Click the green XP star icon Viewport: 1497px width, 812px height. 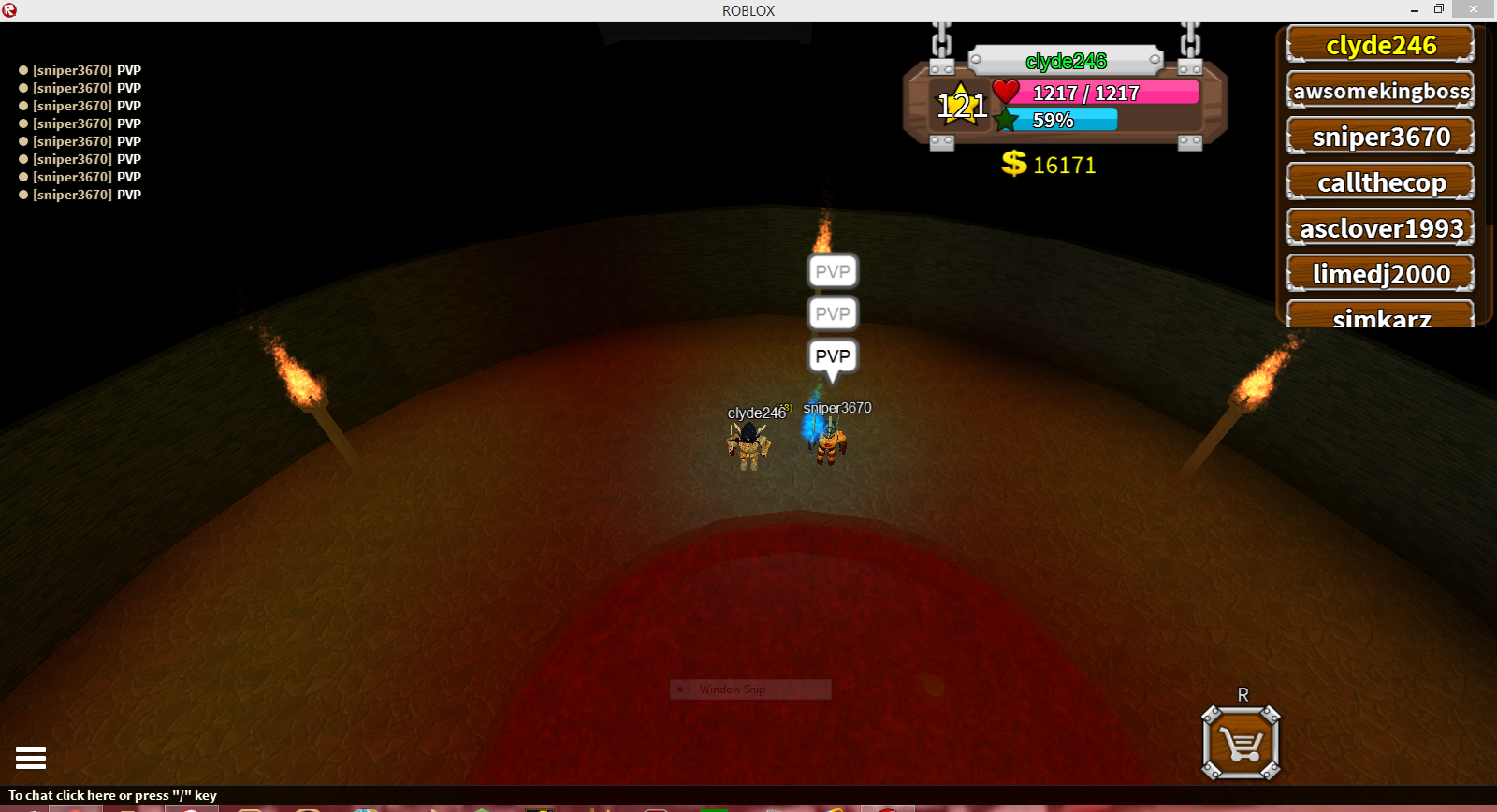pos(1006,120)
